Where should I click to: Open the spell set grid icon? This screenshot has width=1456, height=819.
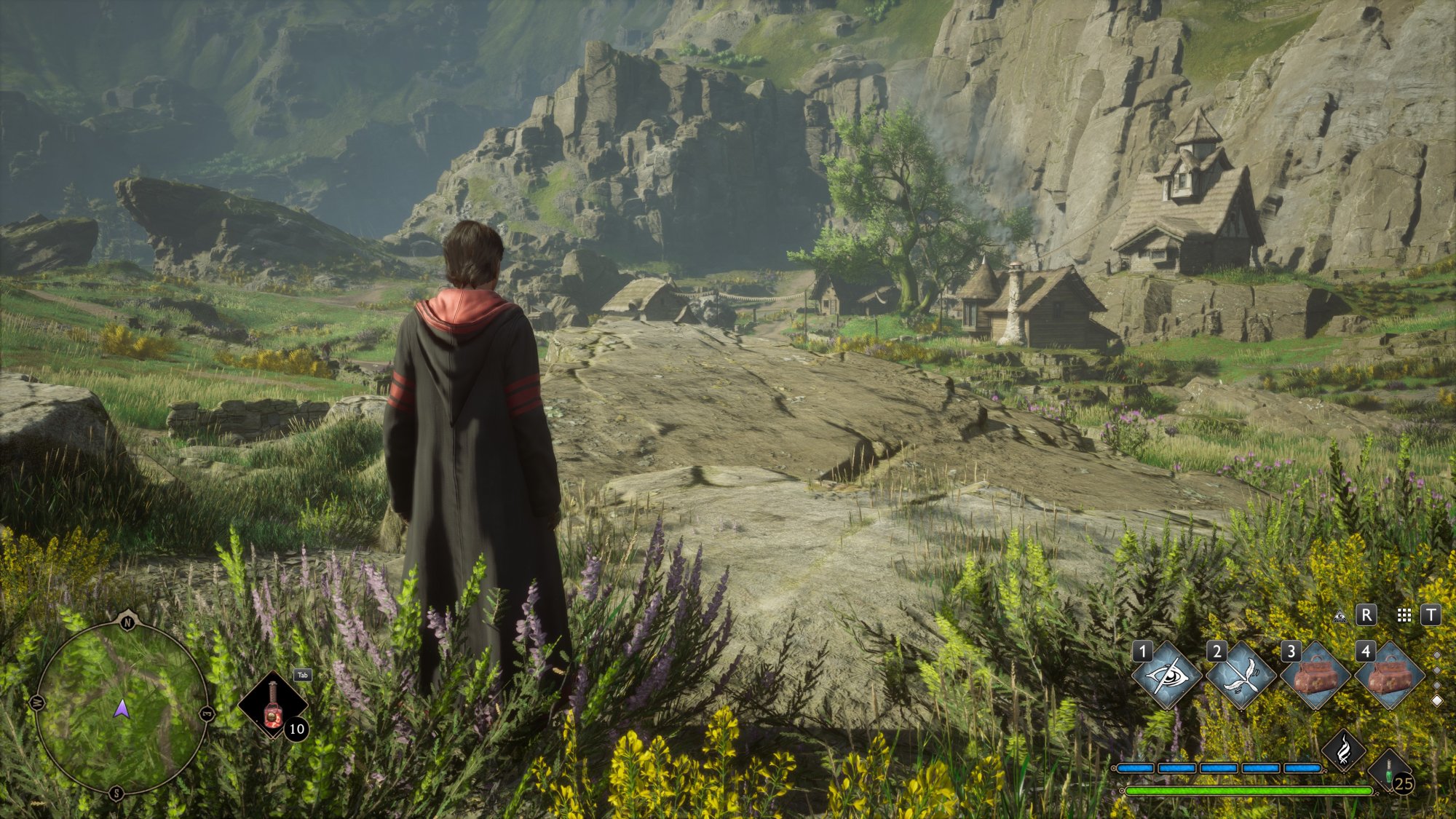click(1404, 616)
